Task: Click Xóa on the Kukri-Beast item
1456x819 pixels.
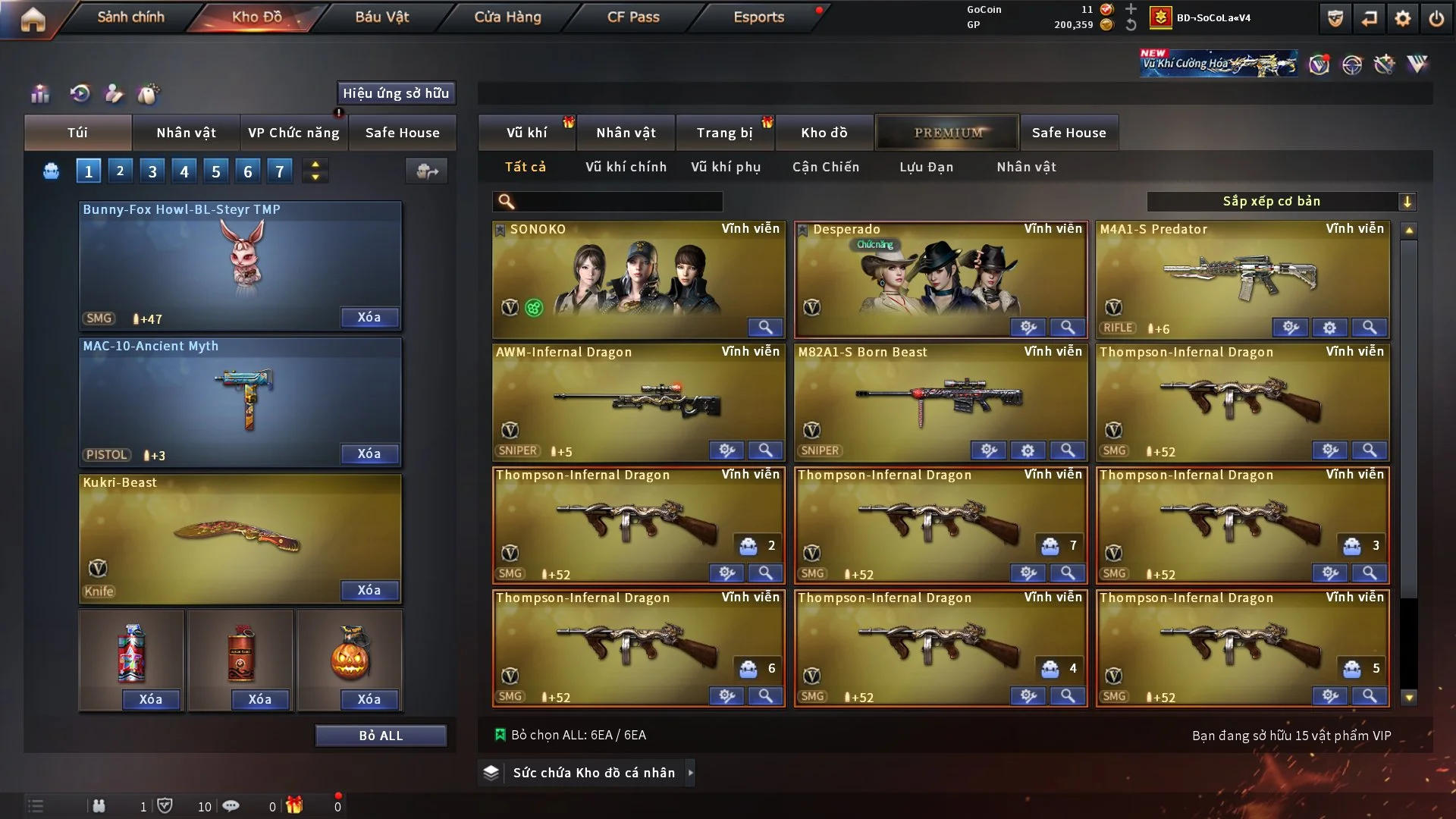Action: [x=369, y=590]
